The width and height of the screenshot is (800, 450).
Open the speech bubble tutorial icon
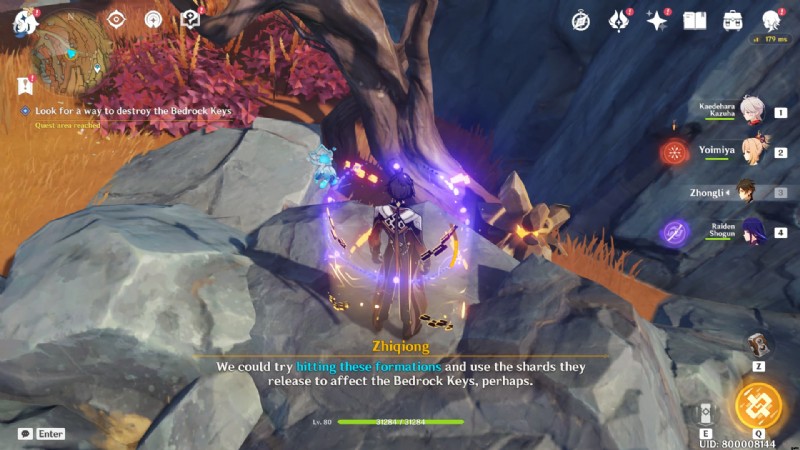click(190, 19)
